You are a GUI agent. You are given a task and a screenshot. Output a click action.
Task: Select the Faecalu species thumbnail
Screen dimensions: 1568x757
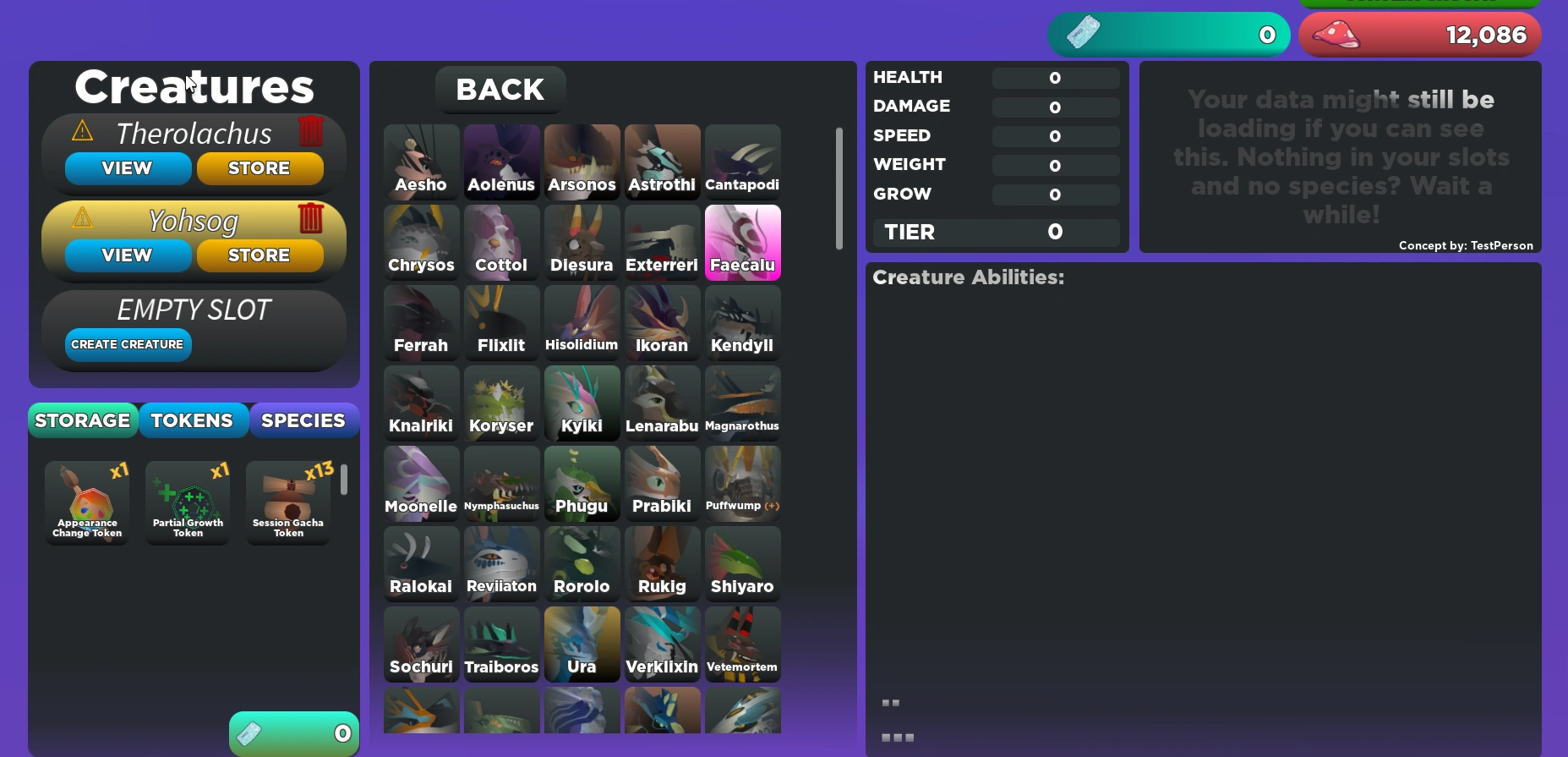coord(742,242)
